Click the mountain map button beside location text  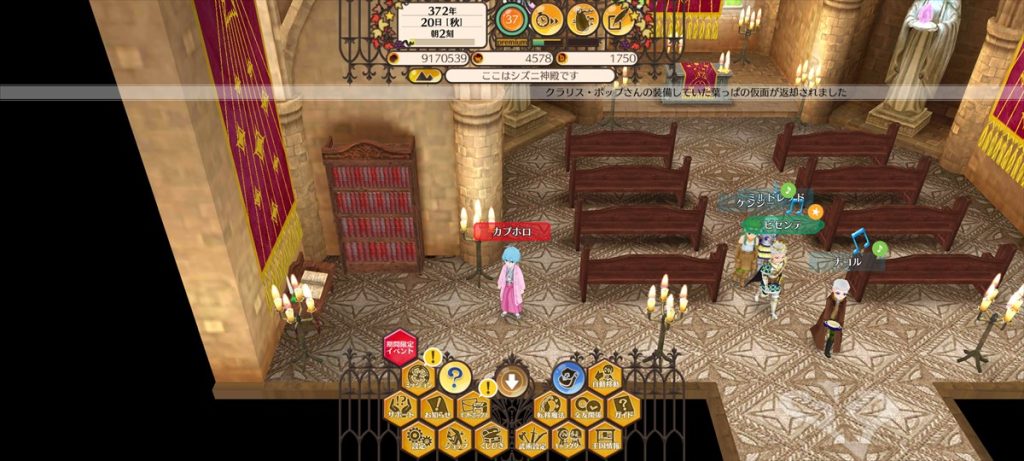424,76
